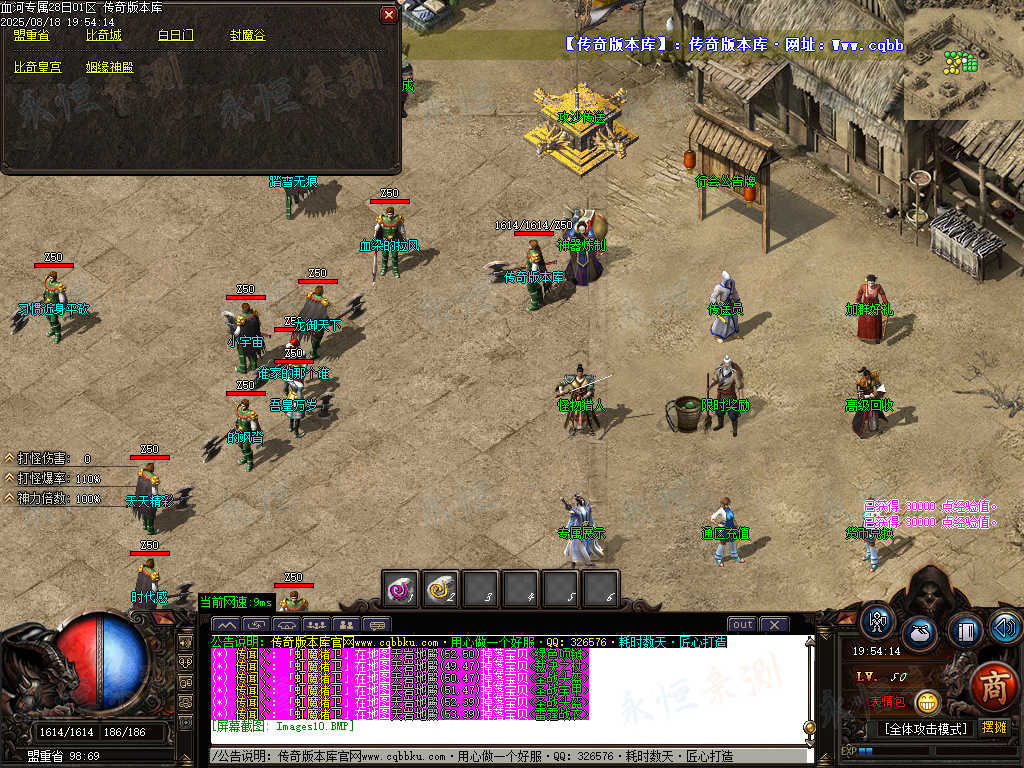Open the character equipment panel icon
1024x768 pixels.
(x=878, y=623)
